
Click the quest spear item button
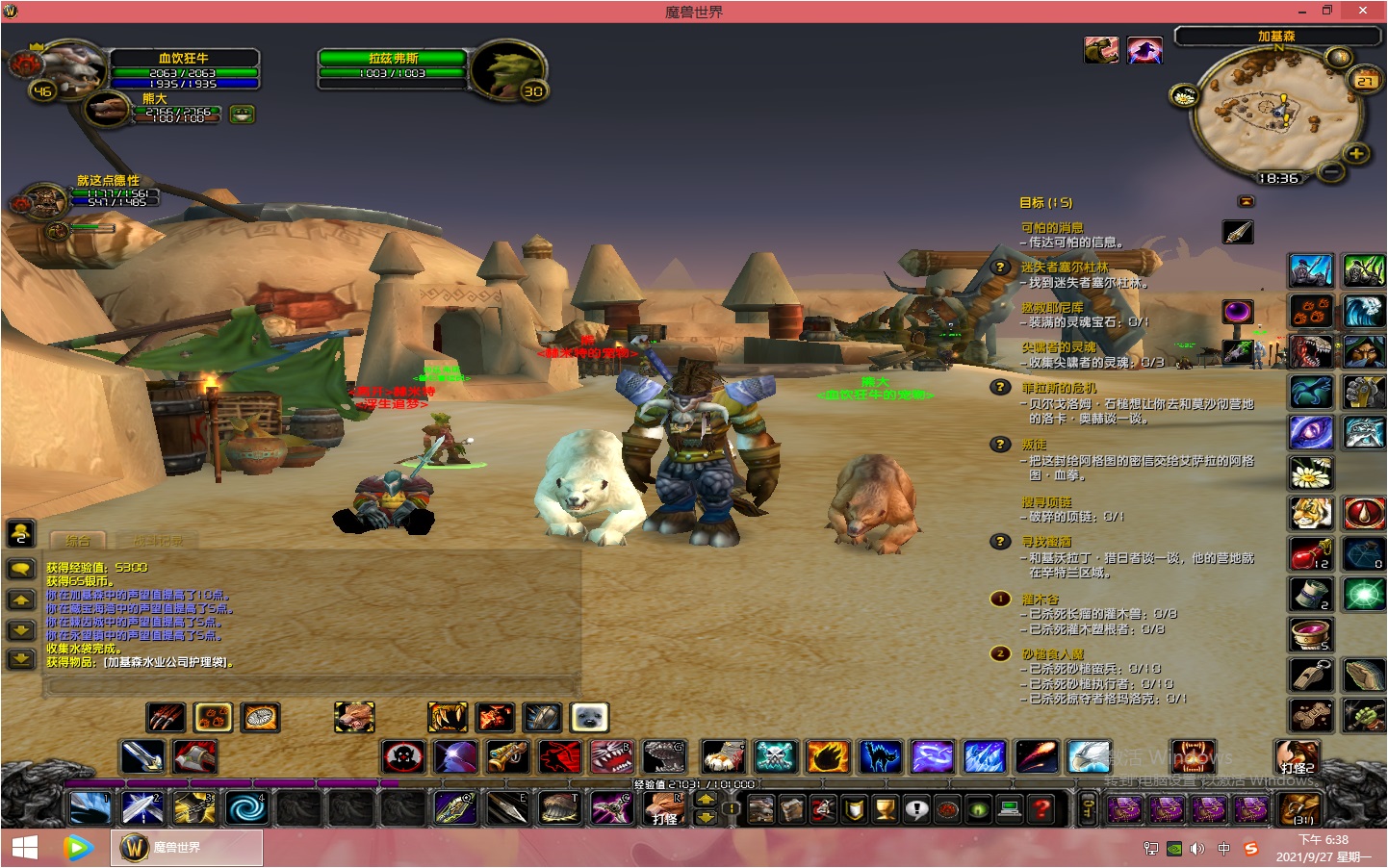(x=1238, y=232)
